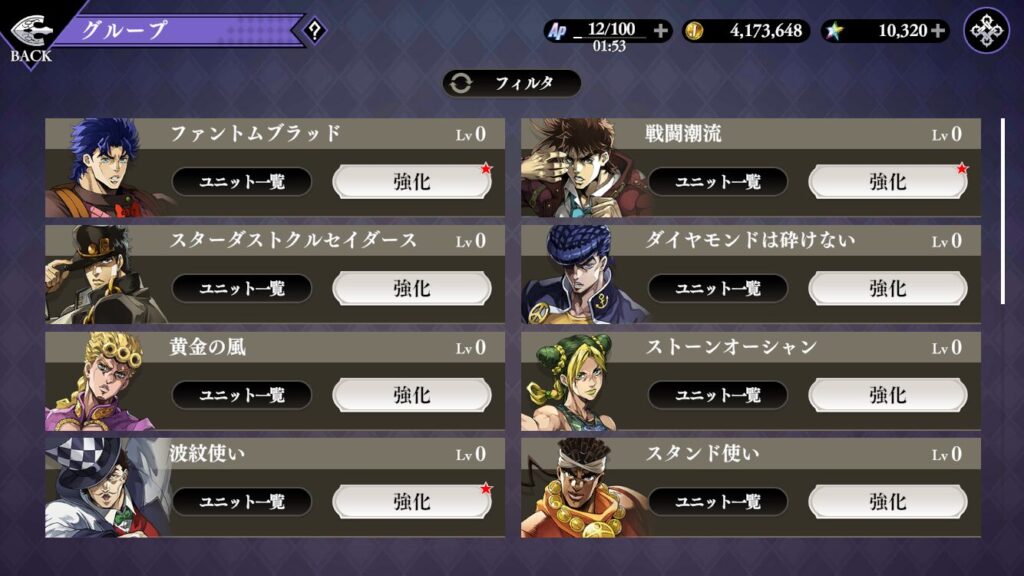This screenshot has height=576, width=1024.
Task: Add star gems with the plus button
Action: (938, 31)
